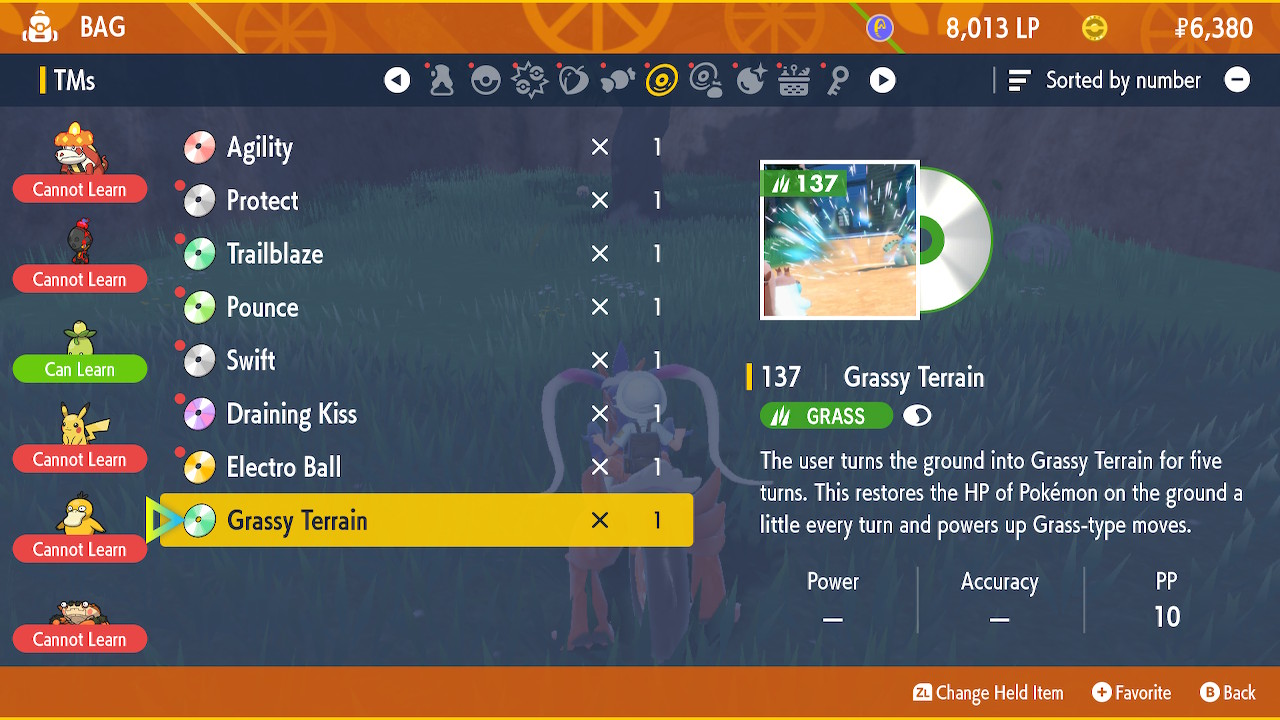
Task: Open the Picnic ingredients pocket
Action: coord(793,79)
